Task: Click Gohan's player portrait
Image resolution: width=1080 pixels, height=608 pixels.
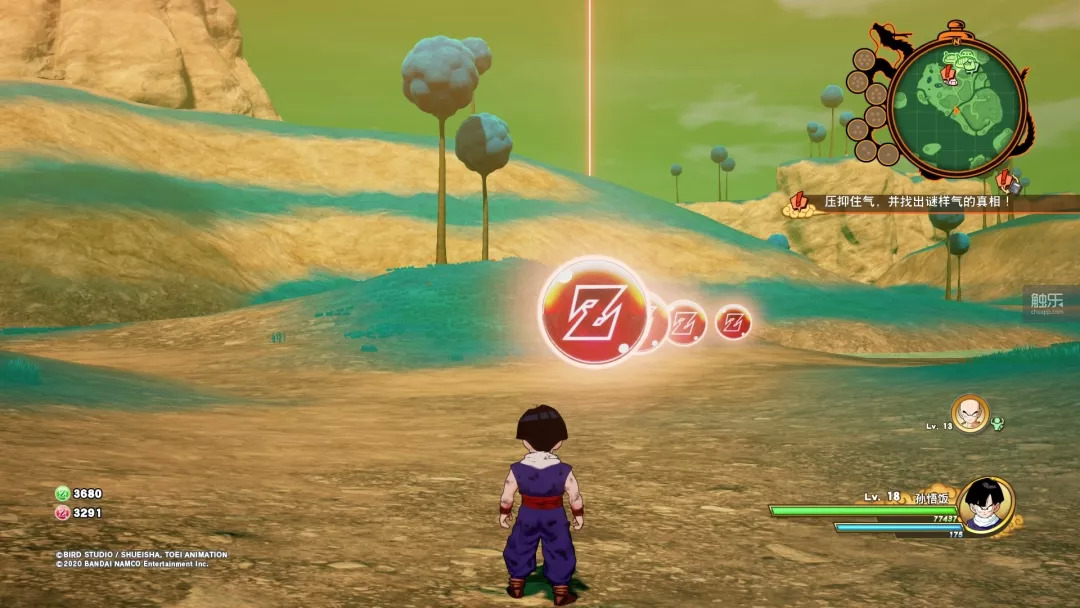Action: click(x=986, y=504)
